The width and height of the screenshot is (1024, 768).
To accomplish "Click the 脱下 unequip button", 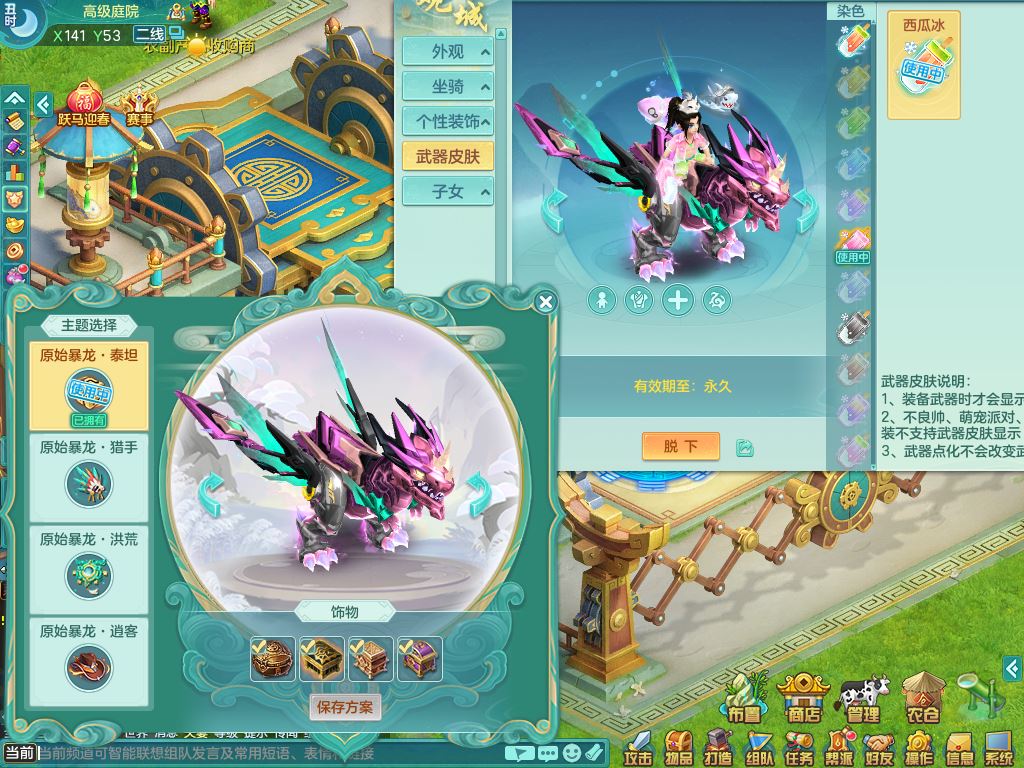I will 680,446.
